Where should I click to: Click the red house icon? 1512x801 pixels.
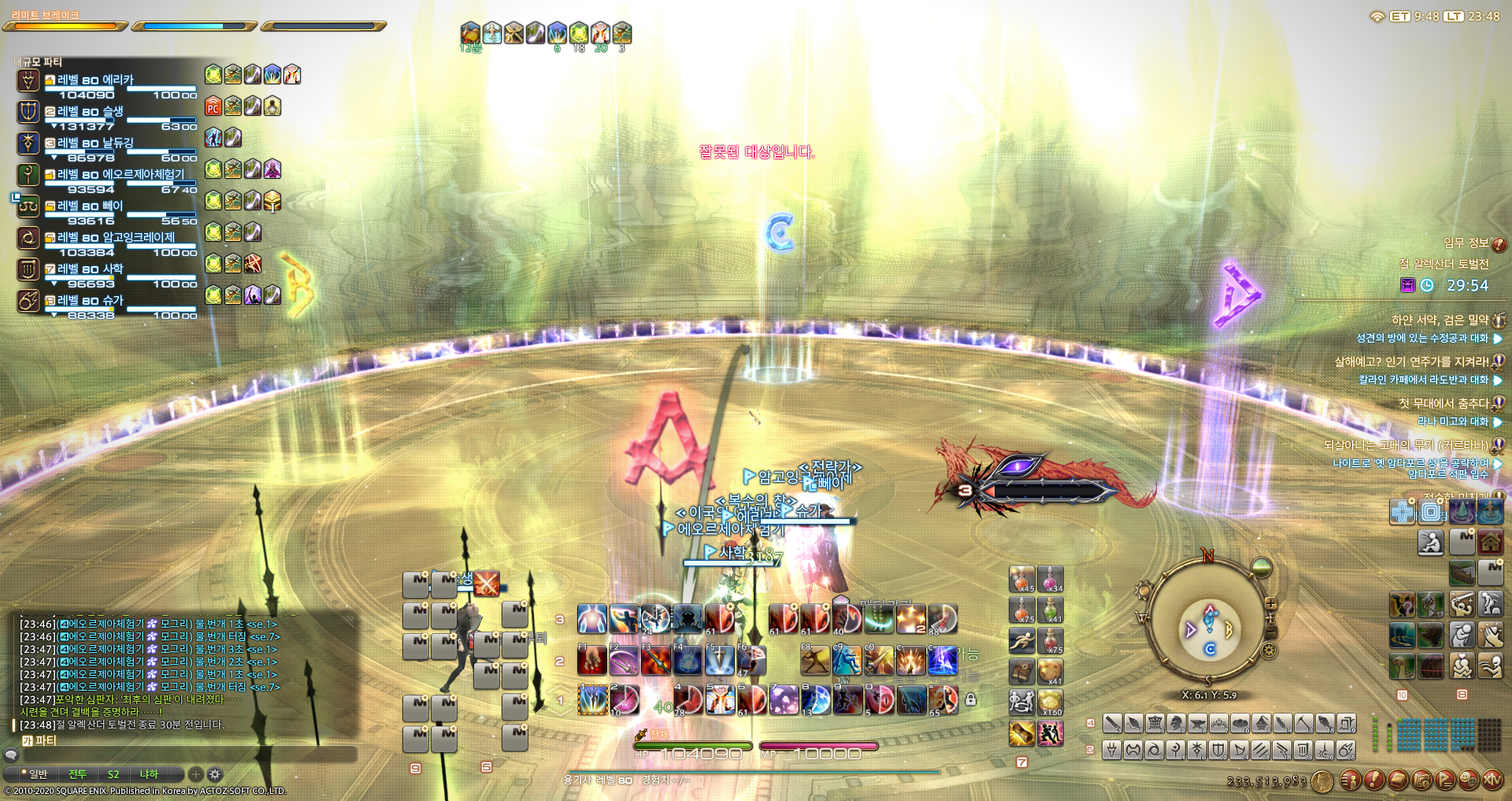click(1490, 542)
